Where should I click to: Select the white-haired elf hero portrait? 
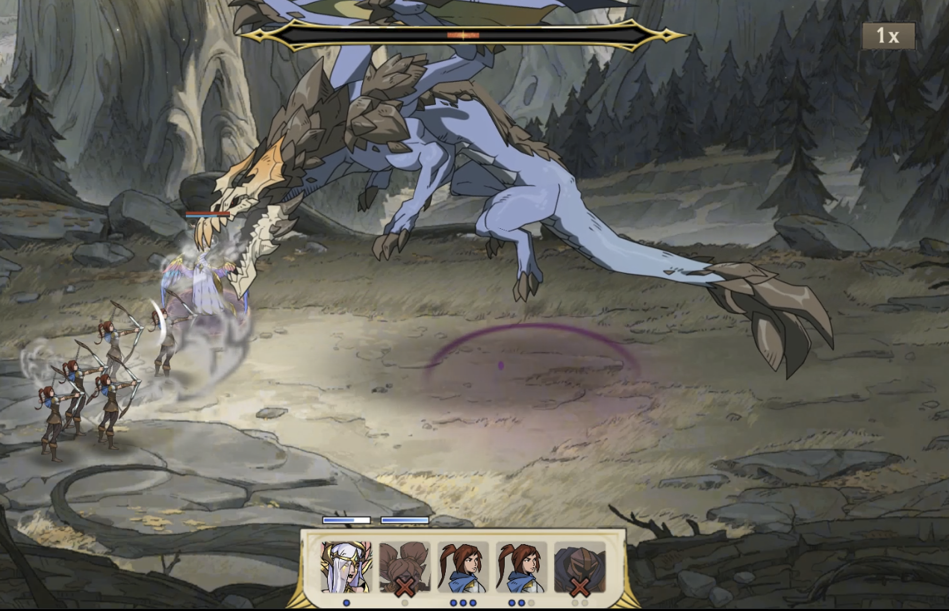coord(346,568)
